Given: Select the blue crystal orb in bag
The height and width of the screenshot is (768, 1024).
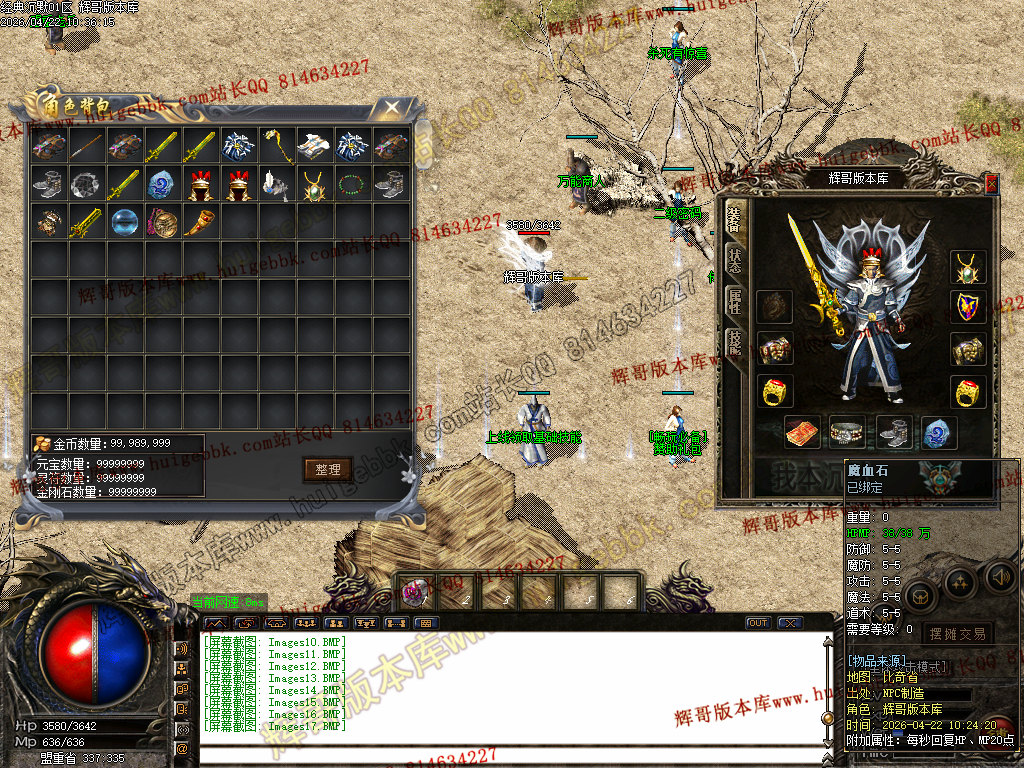Looking at the screenshot, I should click(x=125, y=221).
